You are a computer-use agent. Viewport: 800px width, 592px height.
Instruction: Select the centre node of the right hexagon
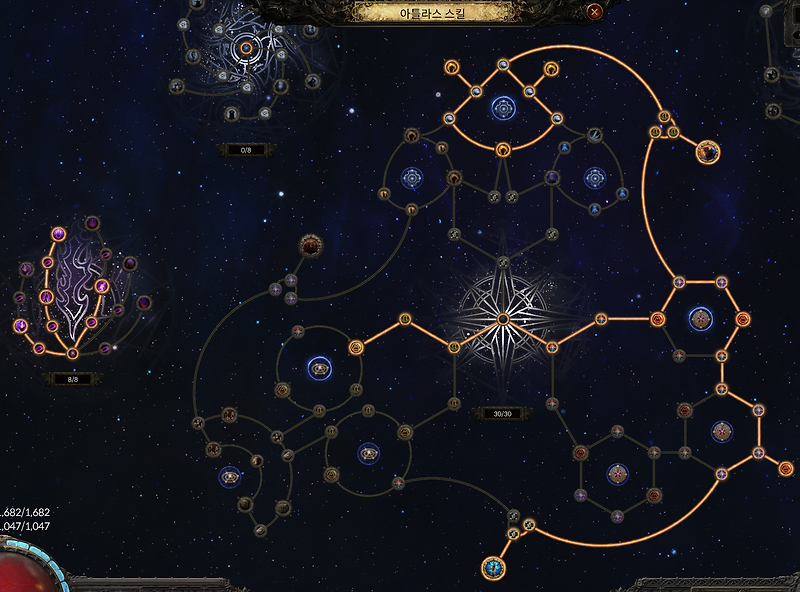tap(701, 319)
